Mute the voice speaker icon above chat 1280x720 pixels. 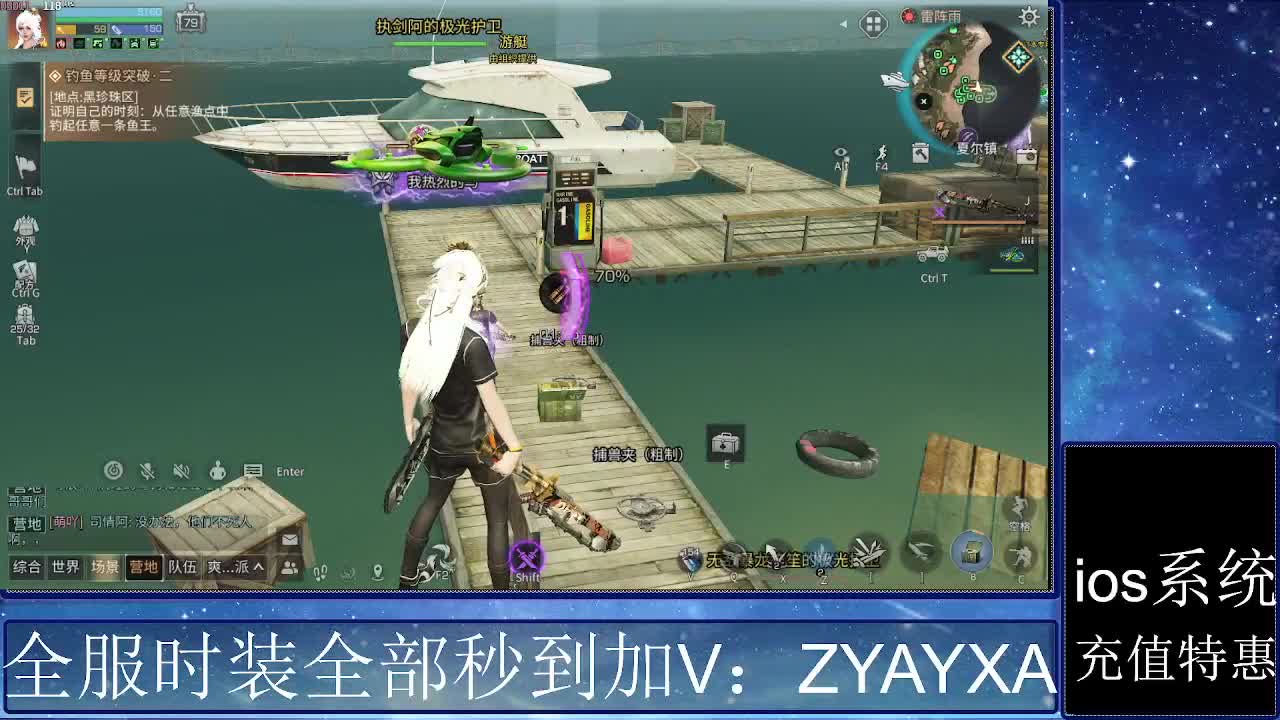point(181,471)
